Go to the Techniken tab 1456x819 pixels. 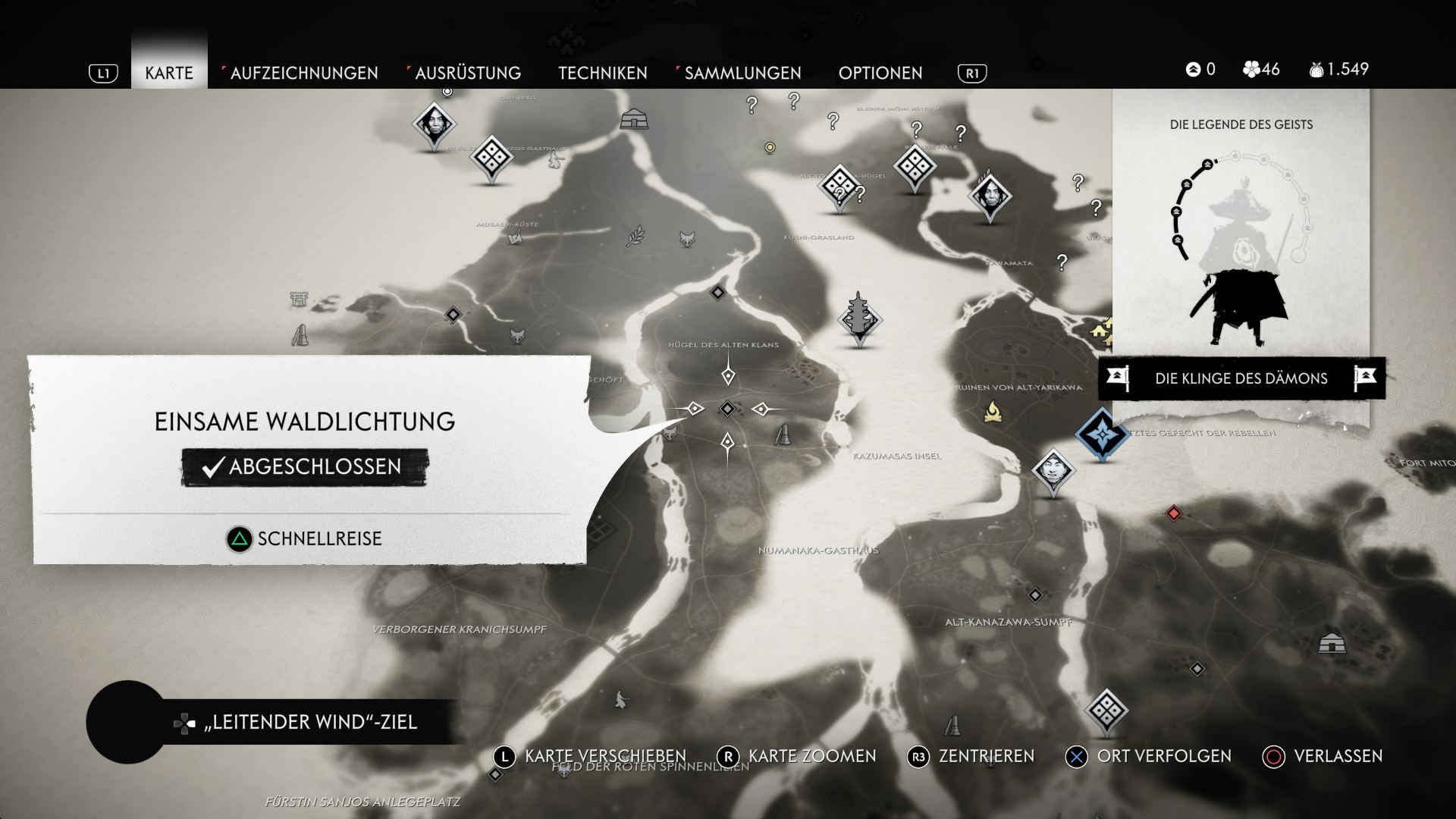point(603,73)
